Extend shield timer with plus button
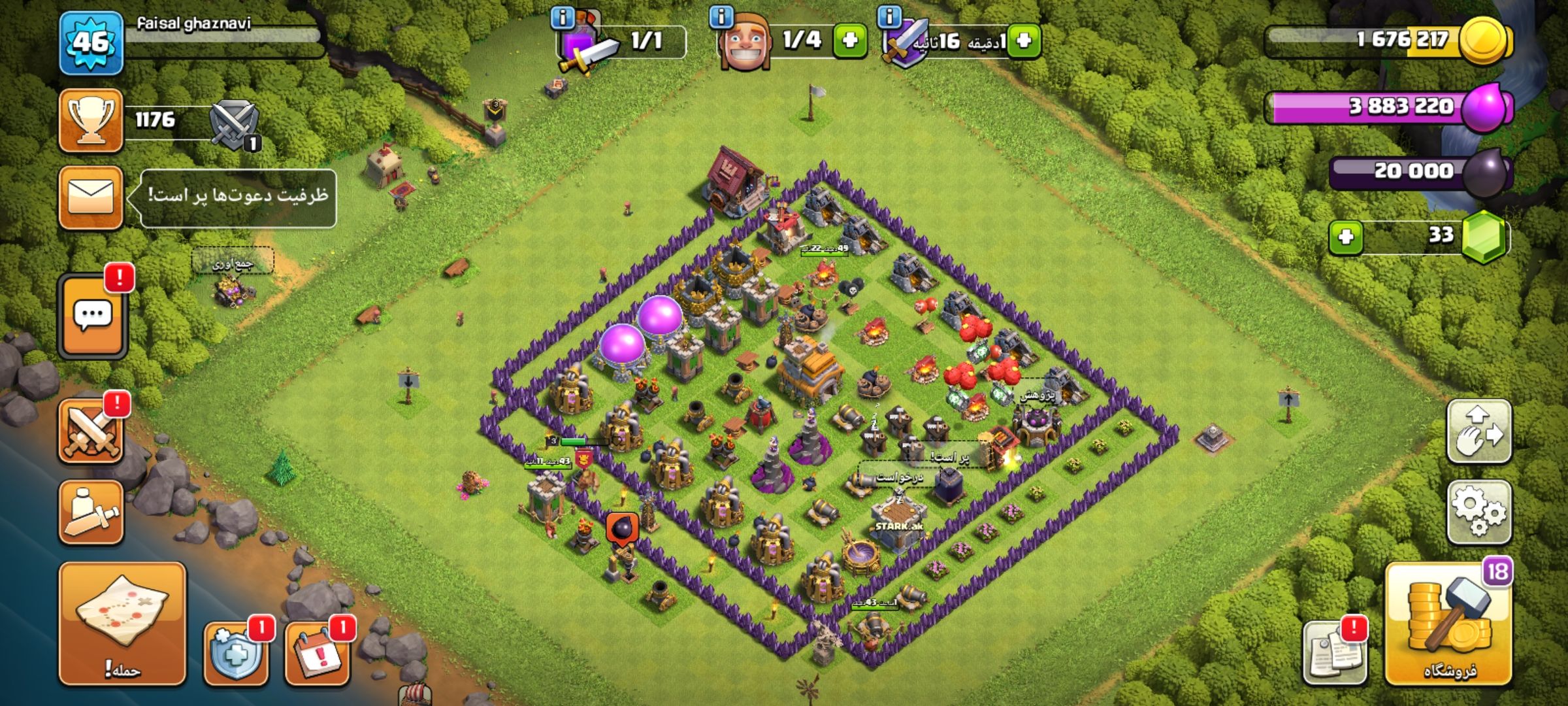The width and height of the screenshot is (1568, 706). coord(1023,41)
